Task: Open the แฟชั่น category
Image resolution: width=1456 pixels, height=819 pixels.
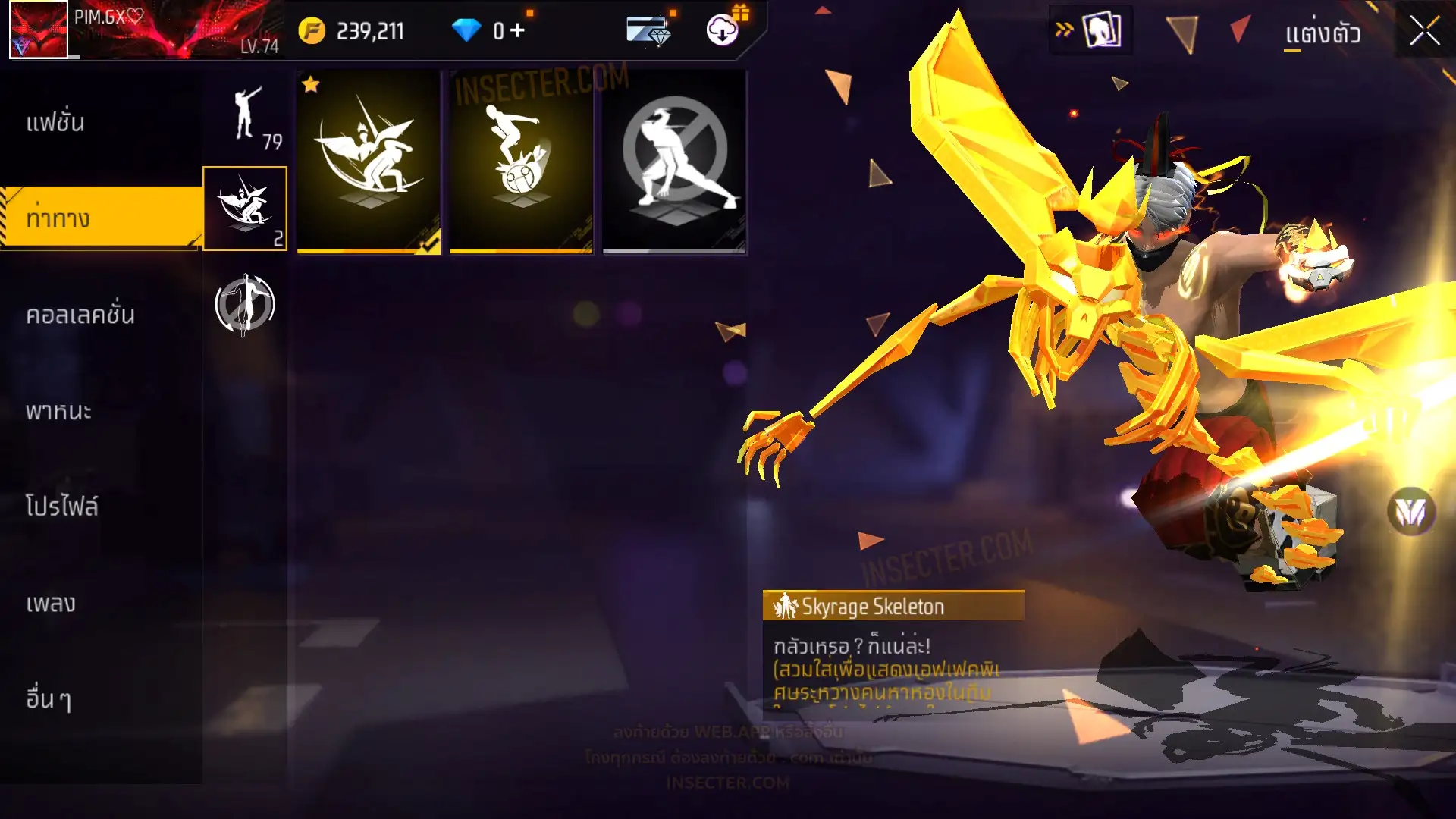Action: 55,123
